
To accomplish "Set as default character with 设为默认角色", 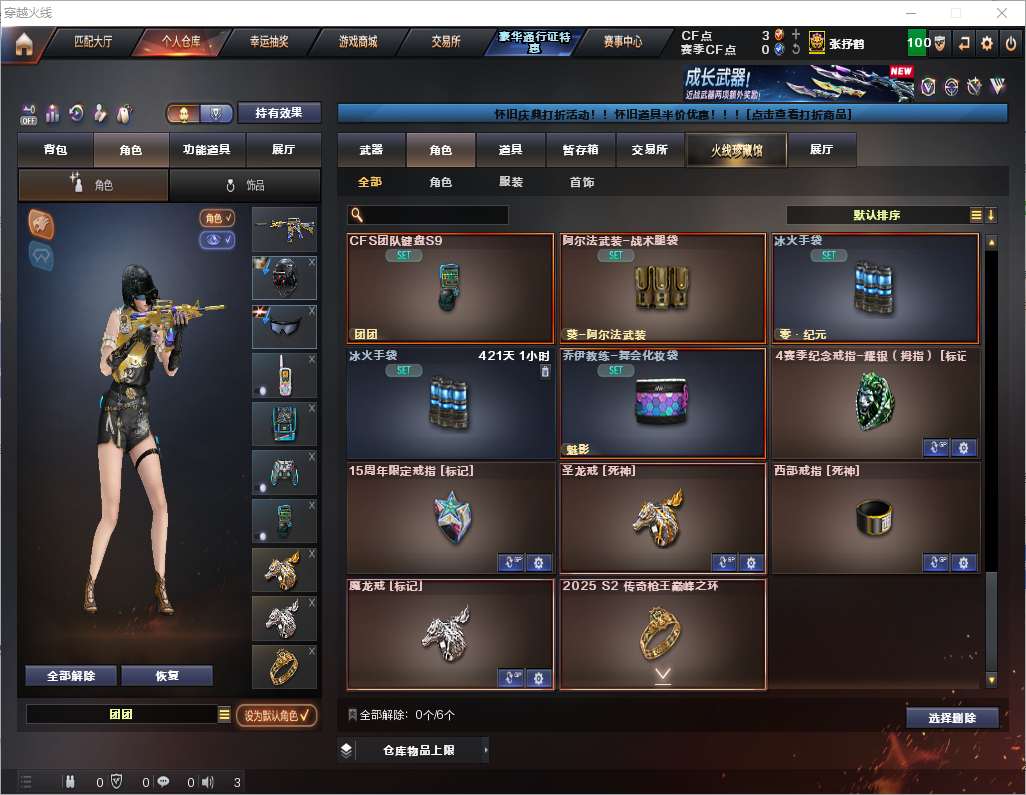I will (276, 715).
